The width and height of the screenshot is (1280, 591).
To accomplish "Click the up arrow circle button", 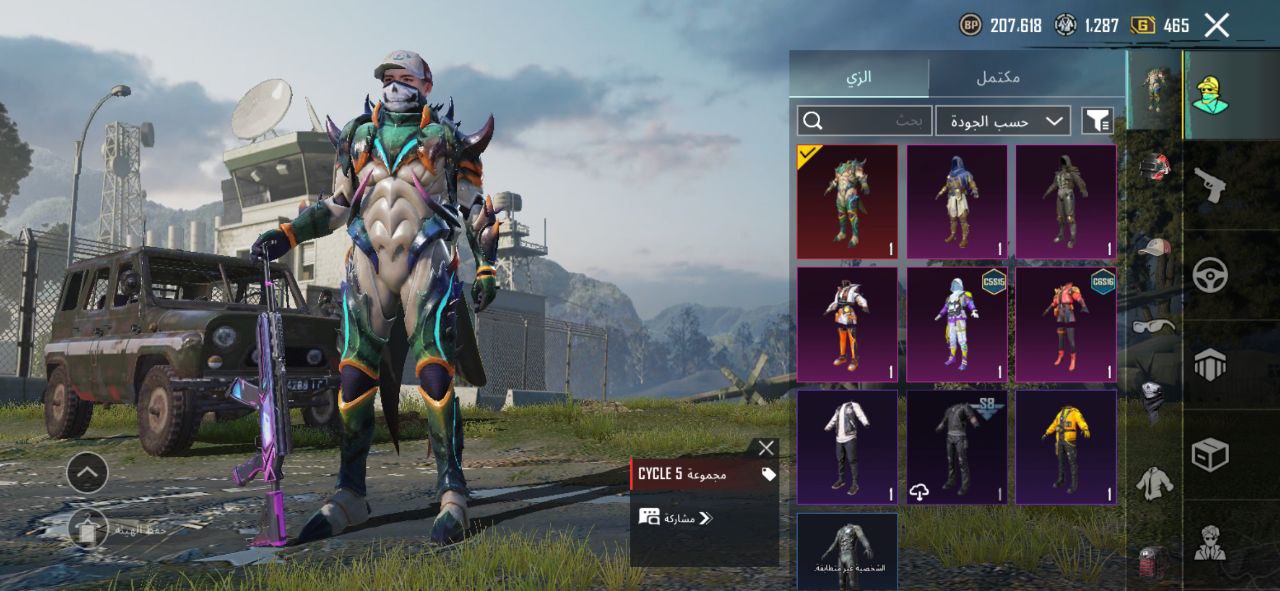I will coord(88,471).
